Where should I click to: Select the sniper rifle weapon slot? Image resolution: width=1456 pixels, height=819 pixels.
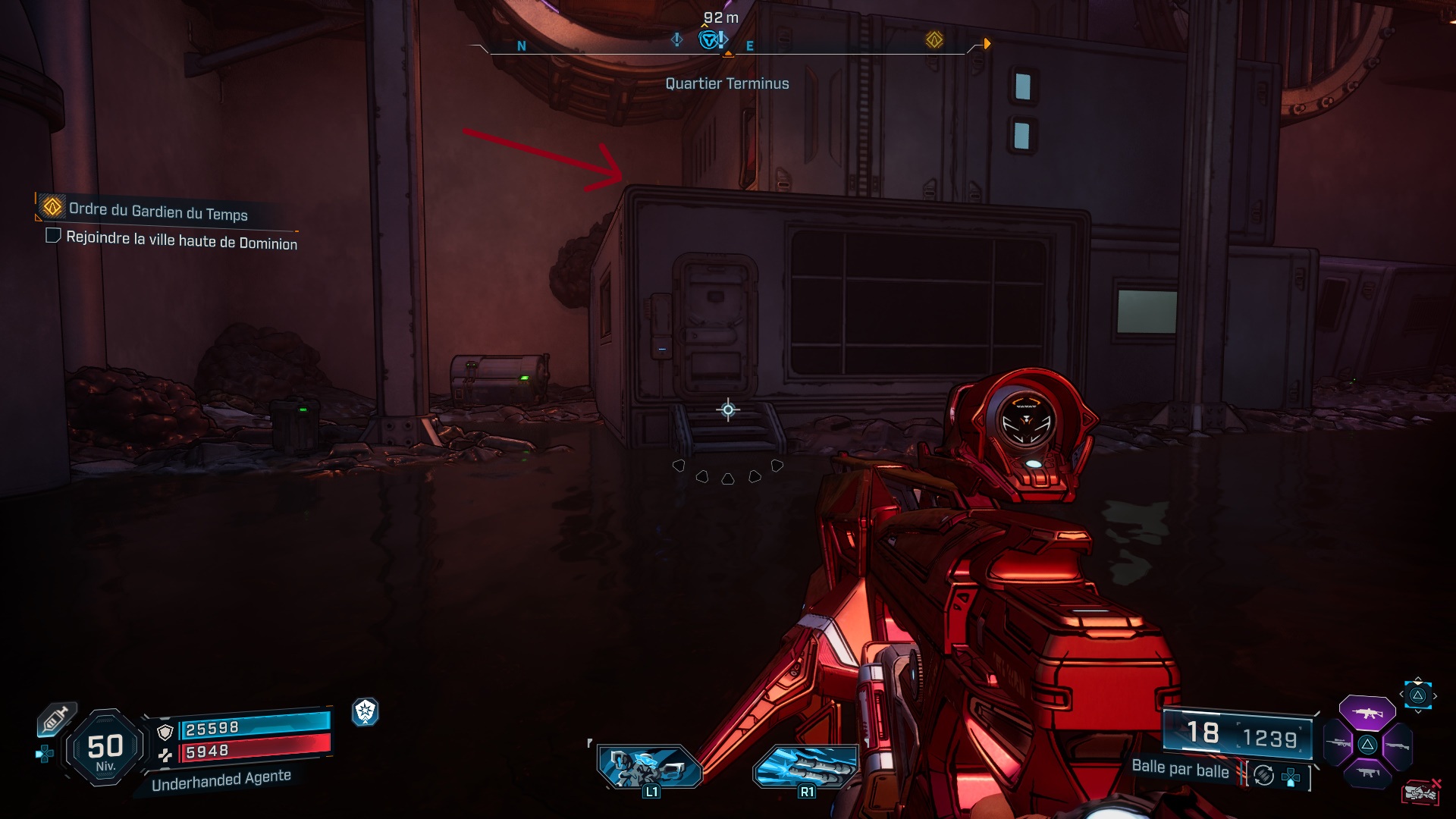tap(1338, 742)
